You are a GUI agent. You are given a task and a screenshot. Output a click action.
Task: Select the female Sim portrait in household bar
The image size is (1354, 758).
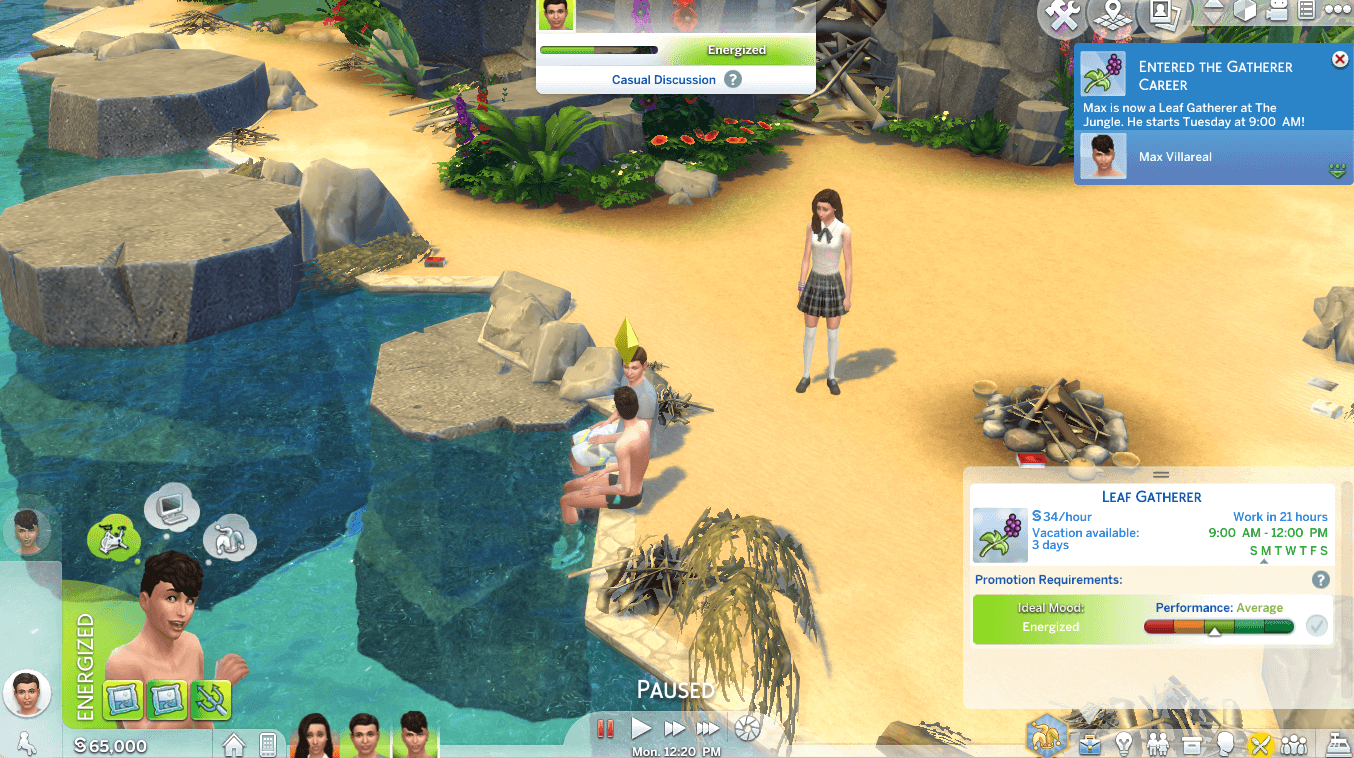315,735
